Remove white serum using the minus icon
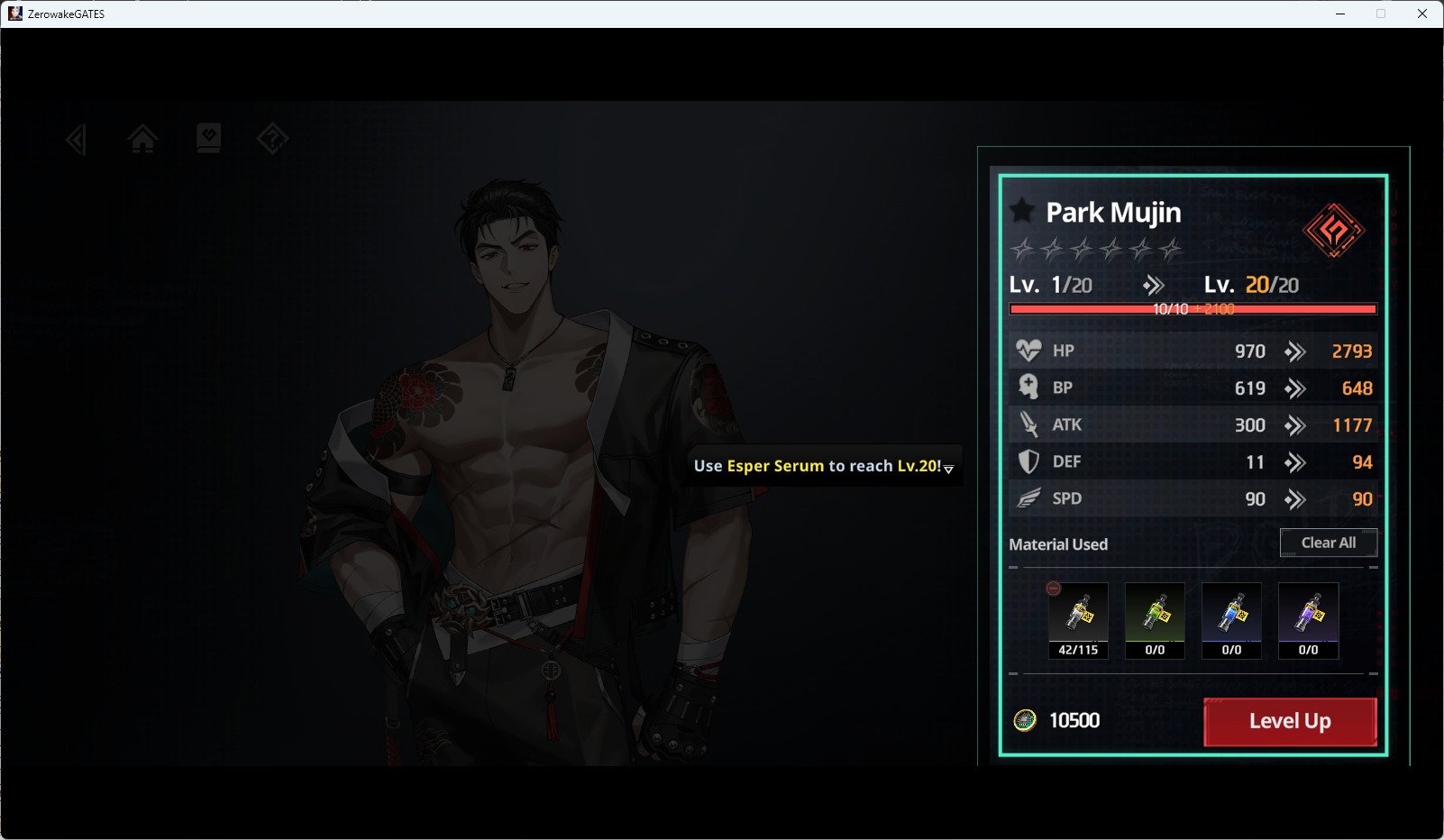The image size is (1444, 840). pos(1054,589)
